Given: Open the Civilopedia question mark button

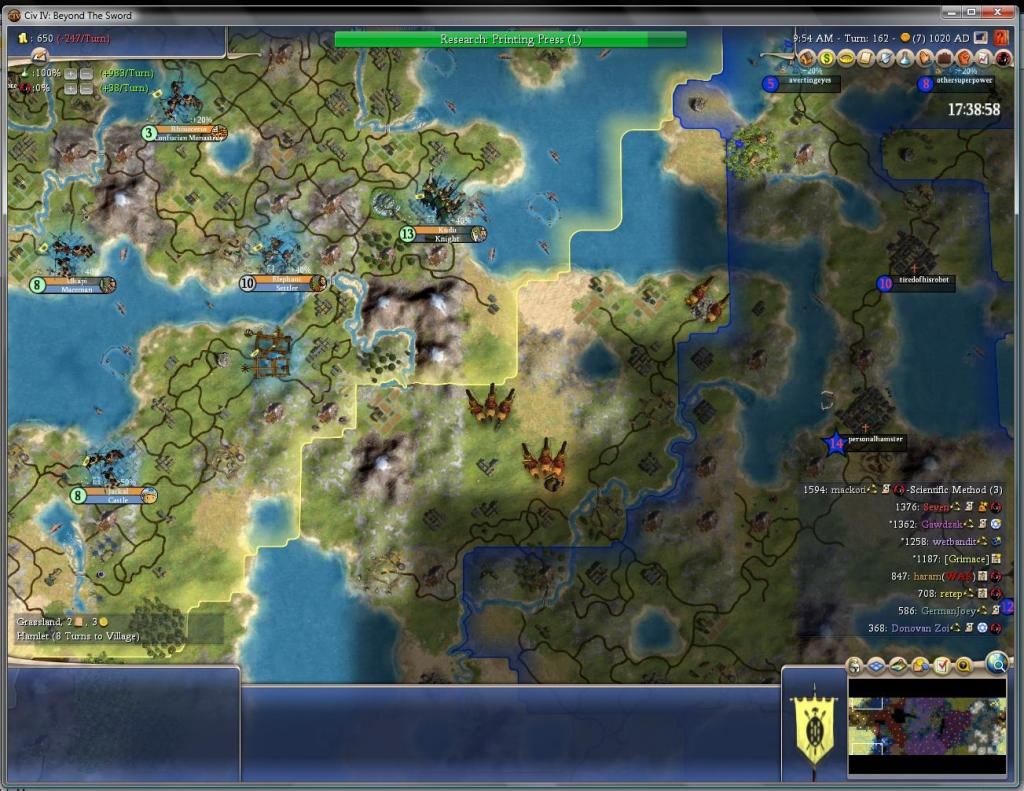Looking at the screenshot, I should point(1001,37).
